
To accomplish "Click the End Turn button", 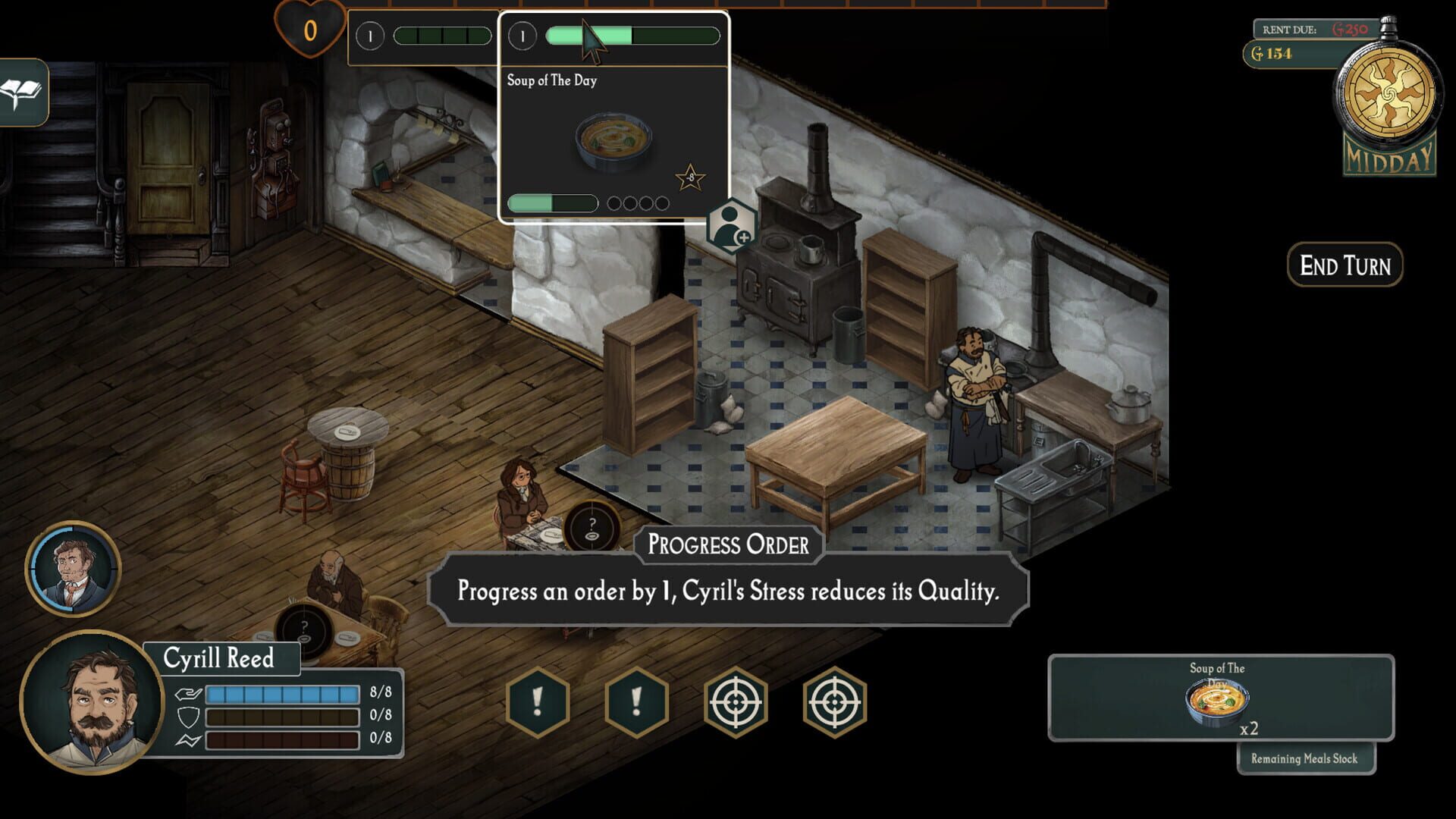I will (x=1345, y=266).
